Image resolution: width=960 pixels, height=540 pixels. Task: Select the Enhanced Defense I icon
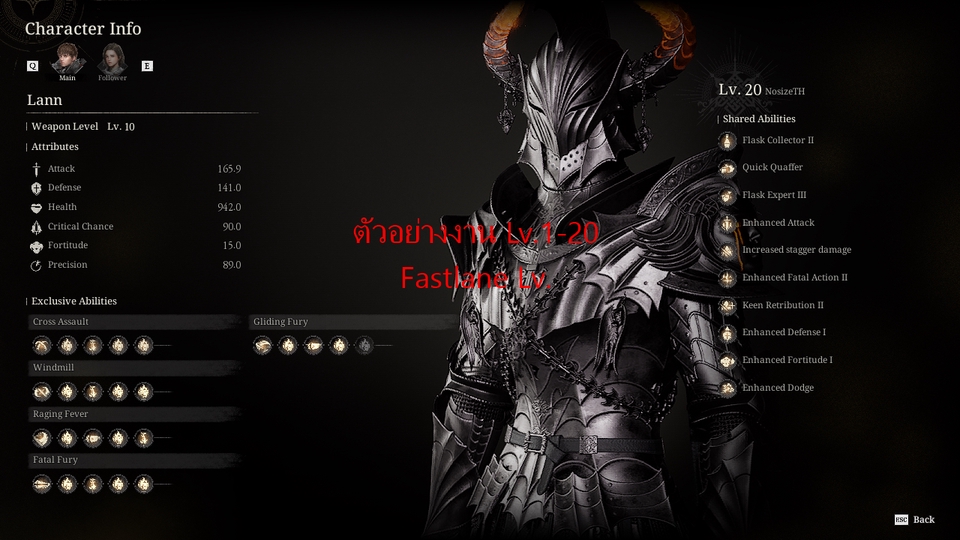click(x=728, y=332)
